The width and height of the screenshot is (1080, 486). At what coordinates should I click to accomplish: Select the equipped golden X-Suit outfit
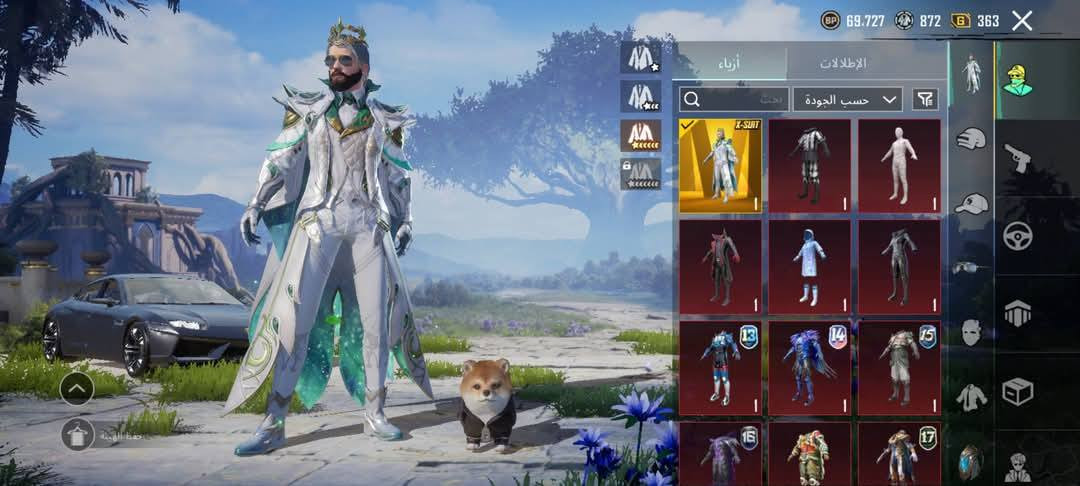[720, 166]
